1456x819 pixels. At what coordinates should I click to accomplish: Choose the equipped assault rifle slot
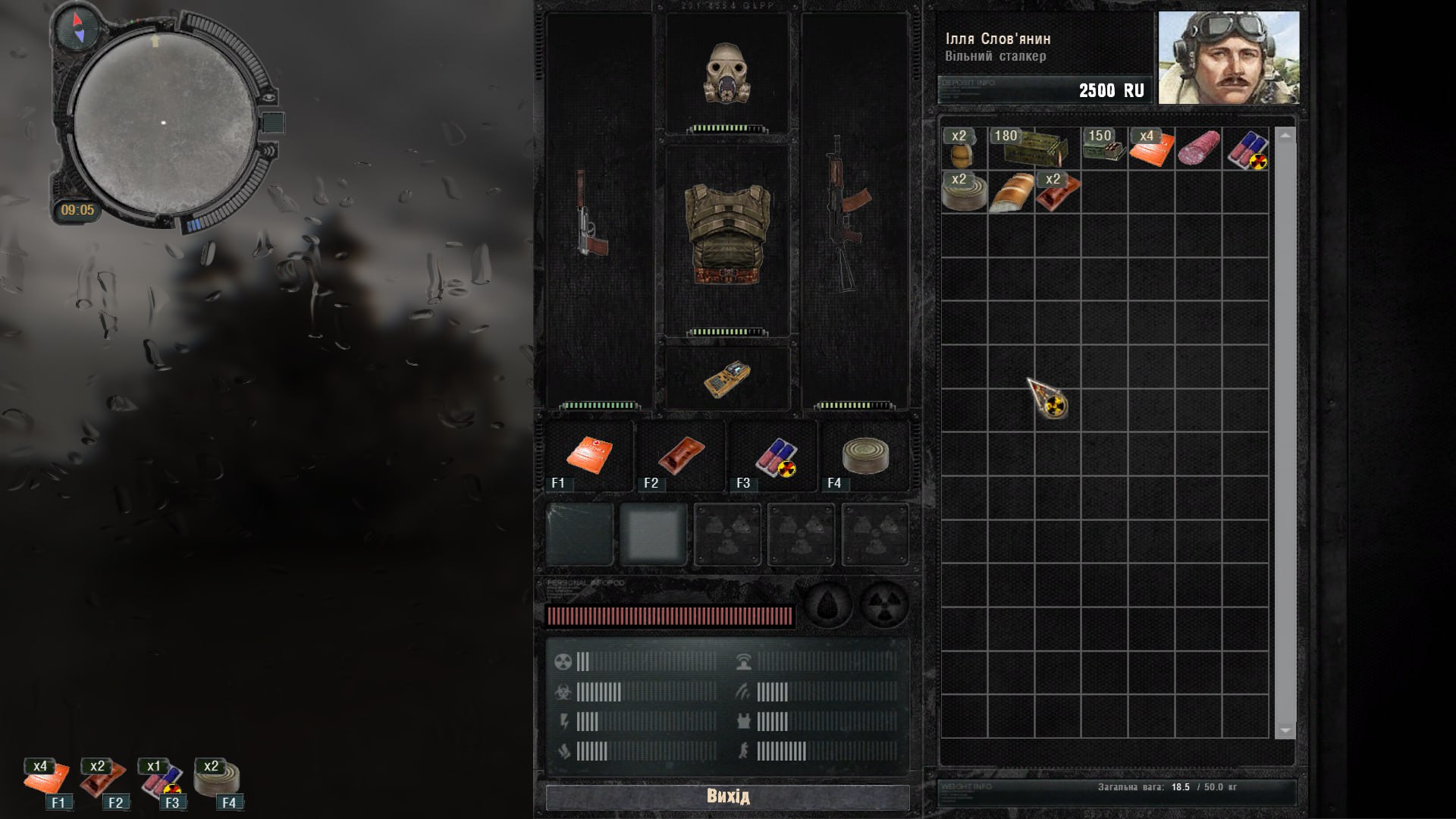[846, 212]
